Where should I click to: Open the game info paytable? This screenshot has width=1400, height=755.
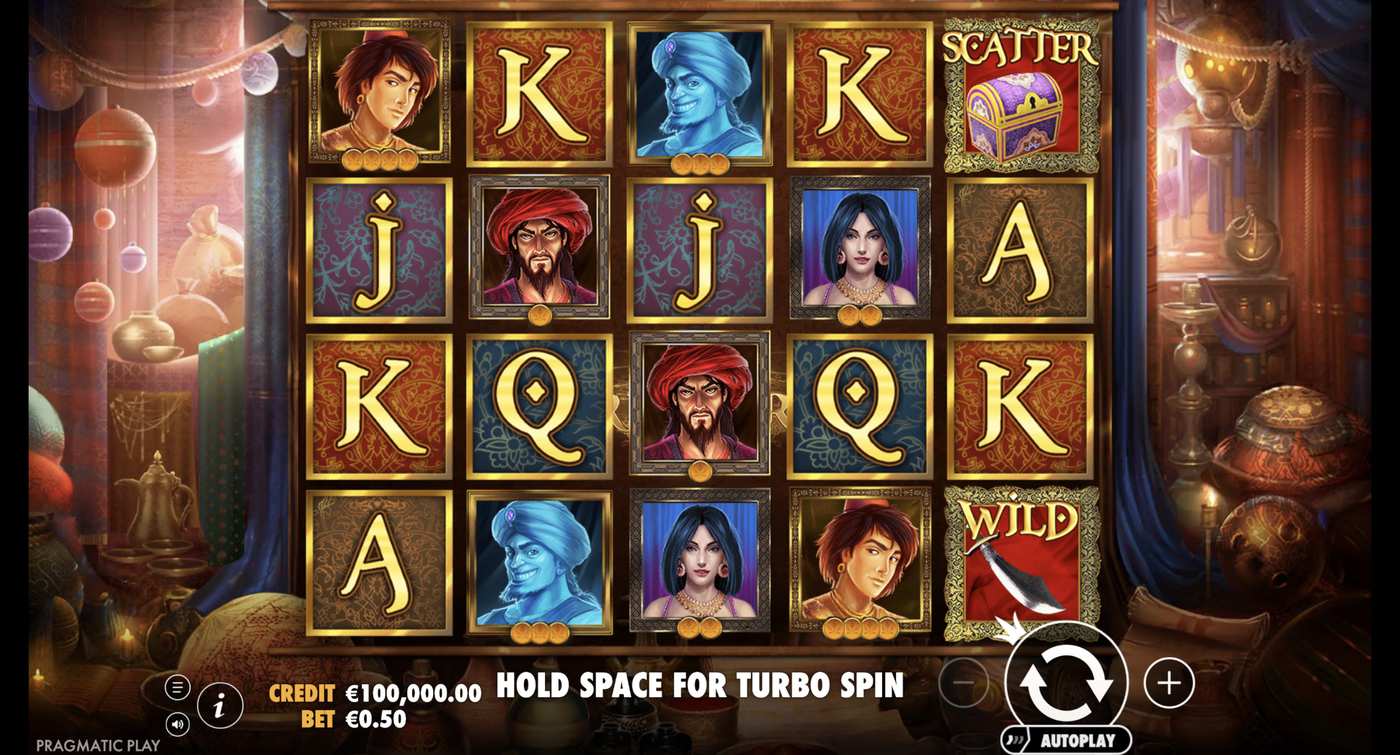point(219,703)
